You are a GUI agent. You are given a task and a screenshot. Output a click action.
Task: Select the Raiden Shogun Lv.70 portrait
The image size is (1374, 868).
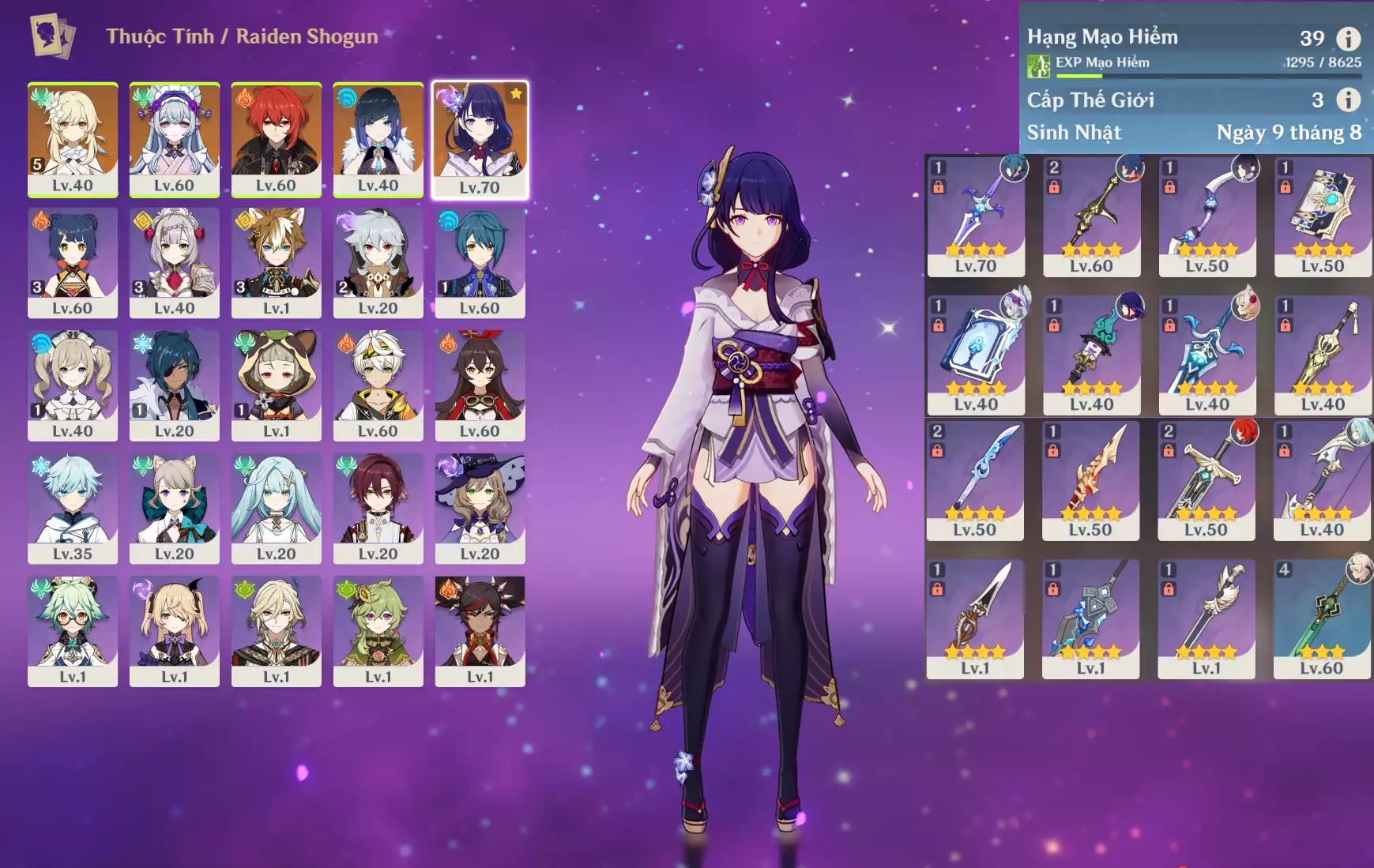pyautogui.click(x=480, y=139)
